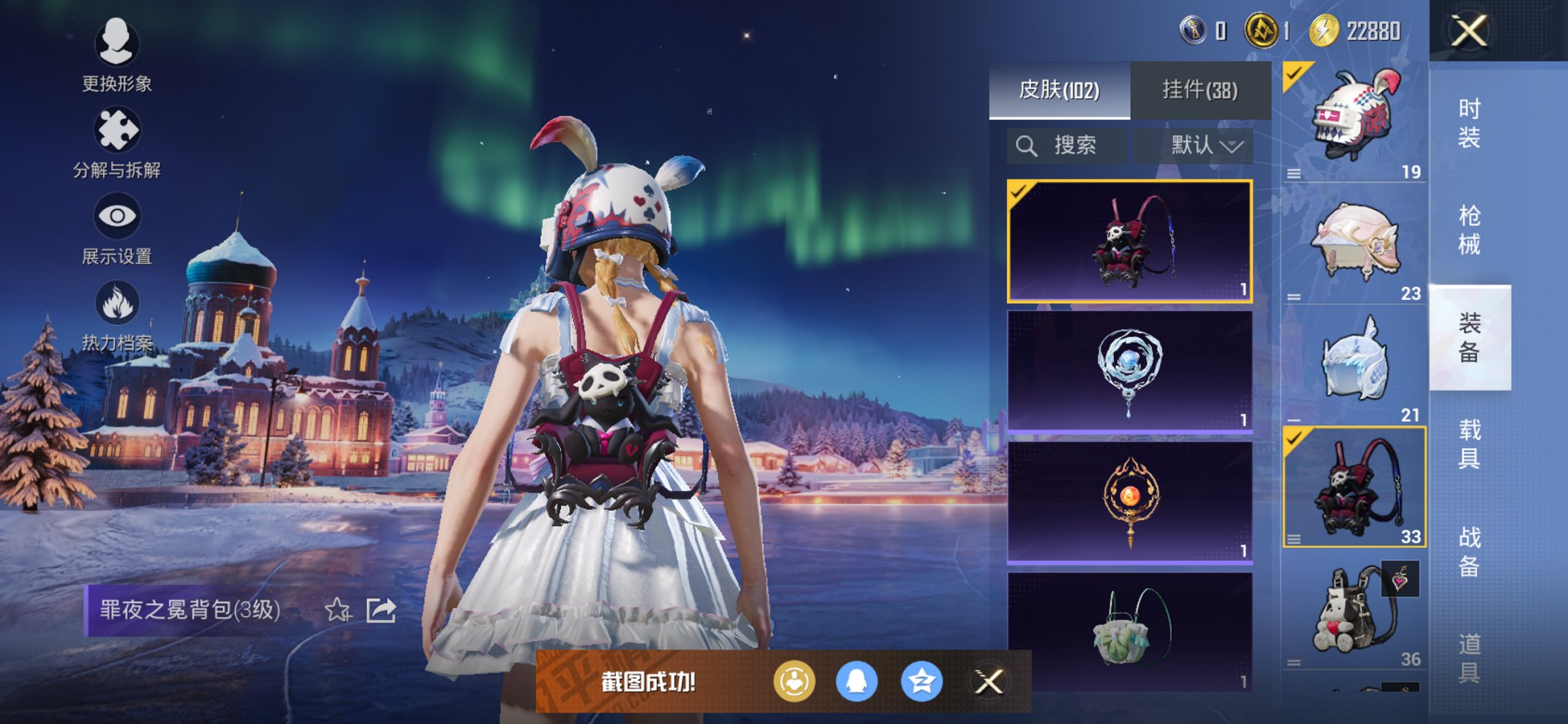Select the green white frilly backpack skin
The image size is (1568, 724).
pyautogui.click(x=1129, y=631)
